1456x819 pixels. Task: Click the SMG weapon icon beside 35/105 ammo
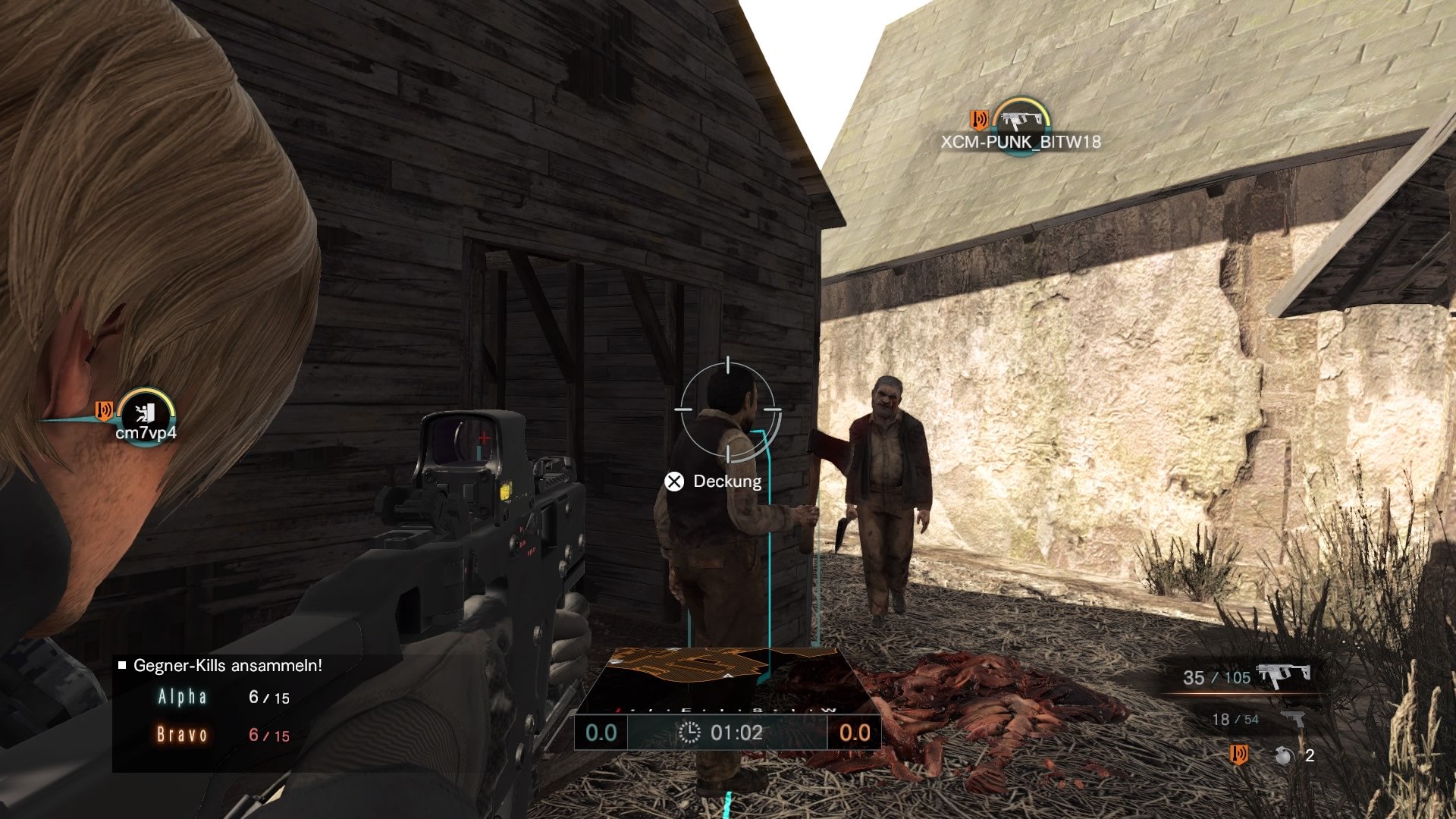click(1284, 673)
